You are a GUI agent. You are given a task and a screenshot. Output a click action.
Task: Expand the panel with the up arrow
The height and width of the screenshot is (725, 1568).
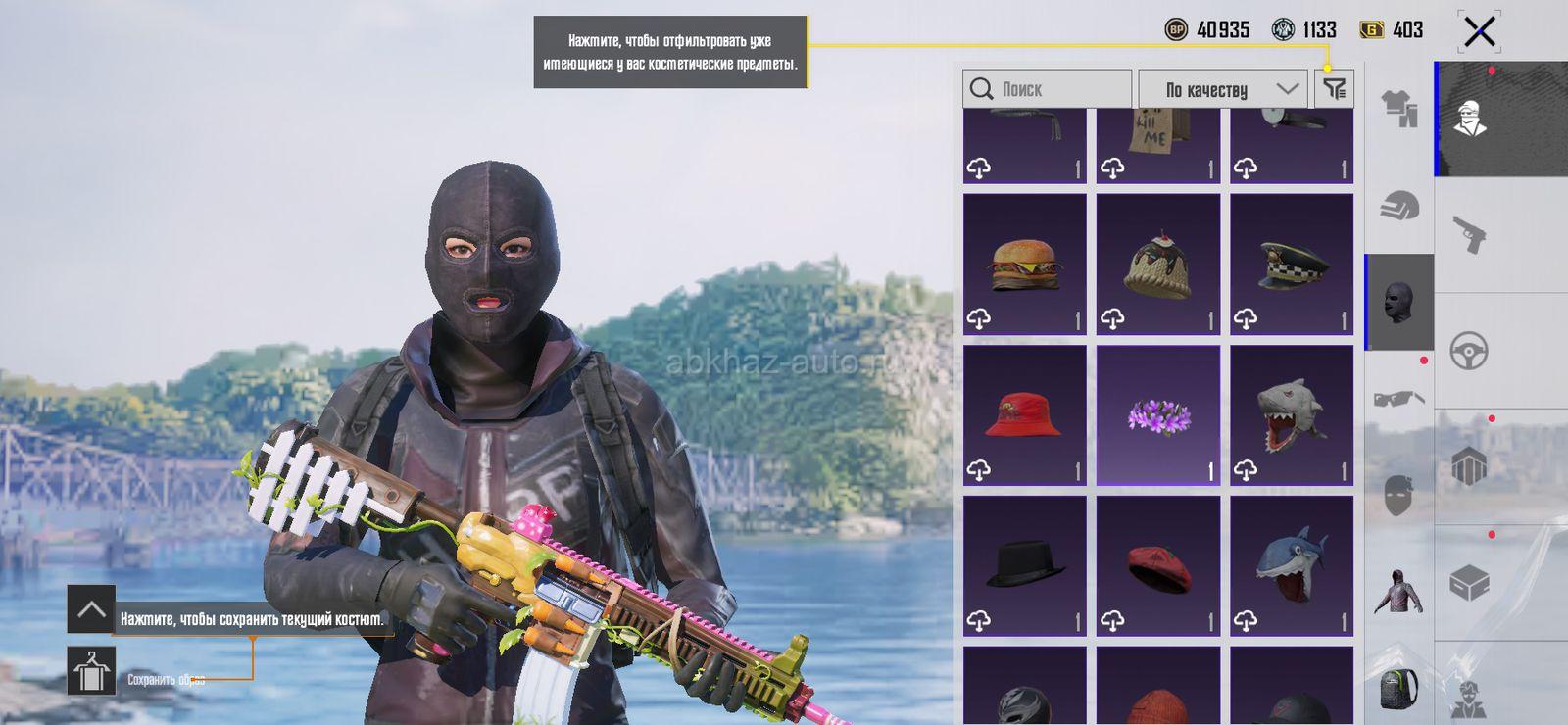click(x=91, y=609)
